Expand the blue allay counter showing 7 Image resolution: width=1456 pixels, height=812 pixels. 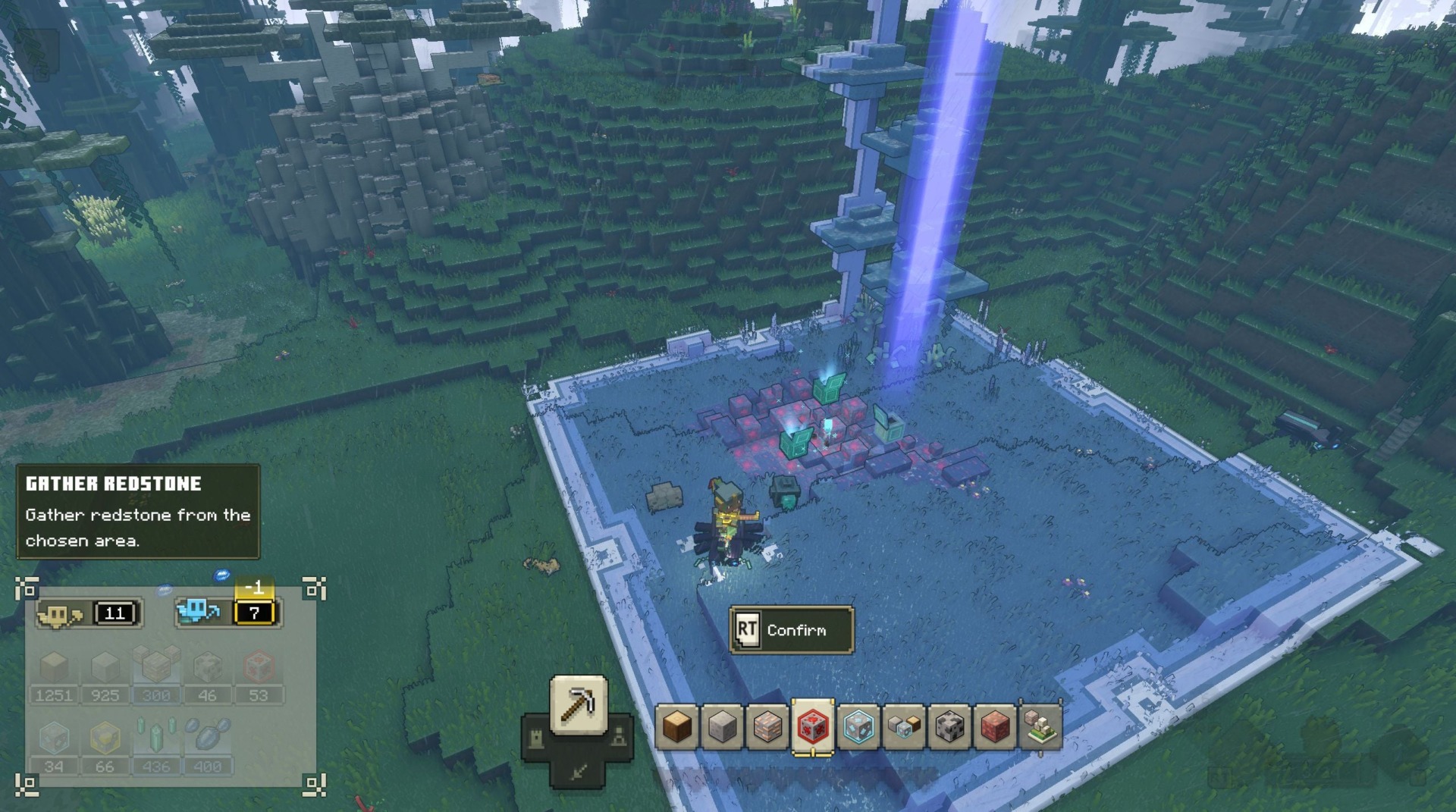pyautogui.click(x=227, y=614)
